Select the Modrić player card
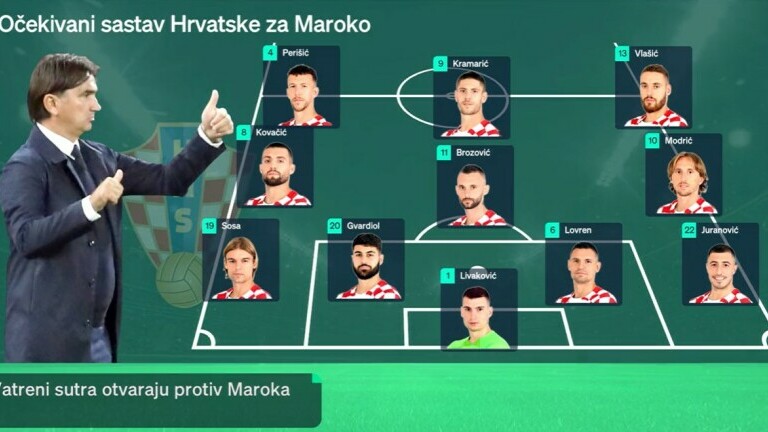This screenshot has width=768, height=432. pos(684,175)
